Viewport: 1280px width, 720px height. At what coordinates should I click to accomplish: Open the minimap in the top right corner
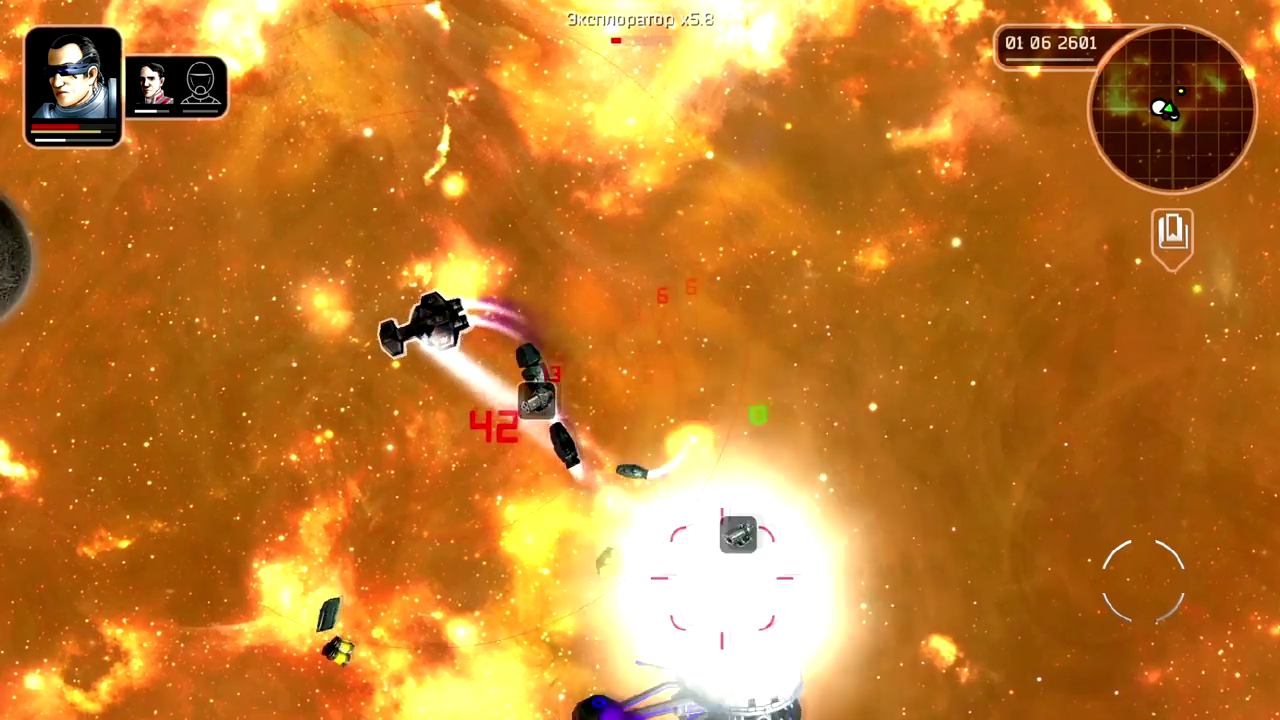pyautogui.click(x=1170, y=108)
